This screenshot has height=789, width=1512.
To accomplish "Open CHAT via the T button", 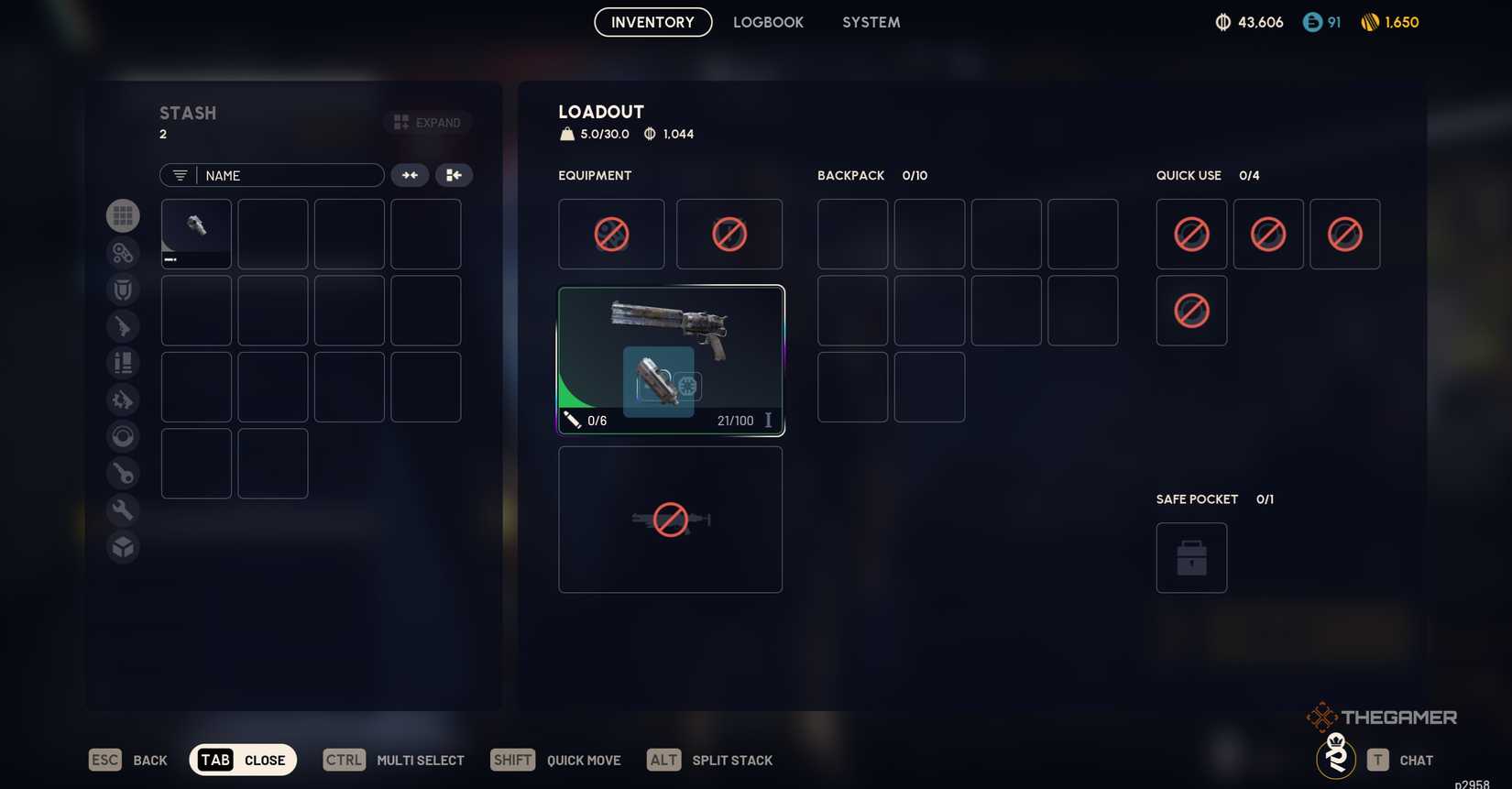I will [x=1378, y=760].
